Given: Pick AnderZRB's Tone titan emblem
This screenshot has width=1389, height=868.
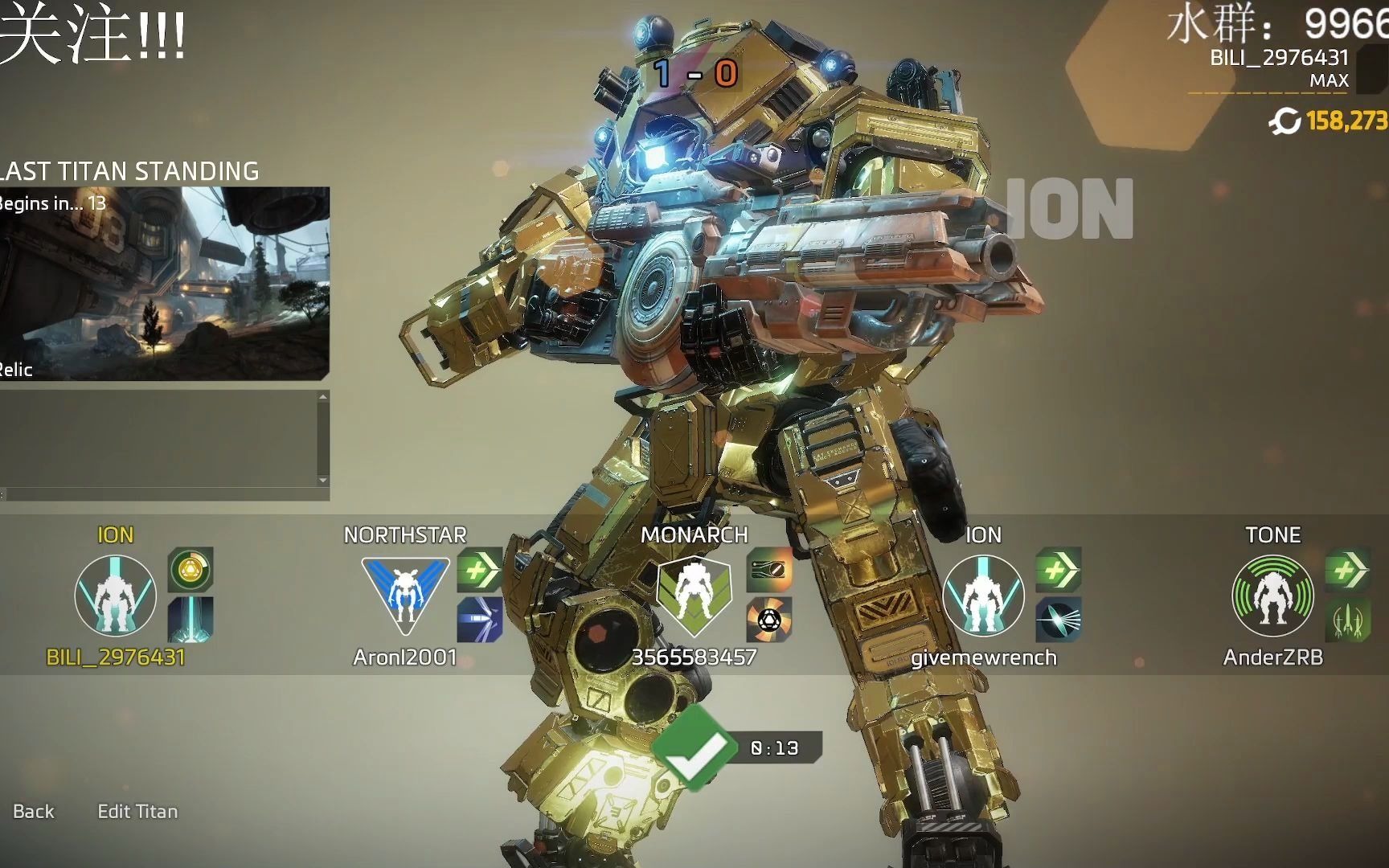Looking at the screenshot, I should tap(1272, 596).
